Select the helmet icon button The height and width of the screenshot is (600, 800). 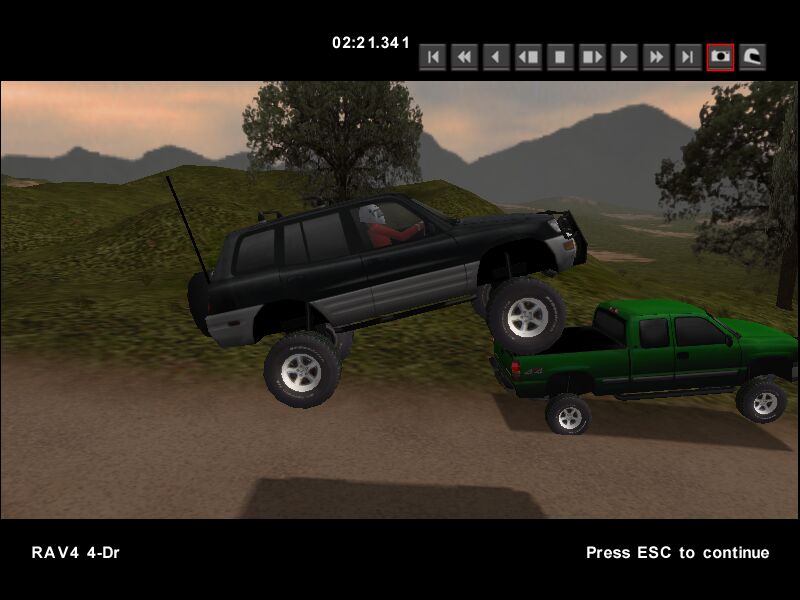(752, 57)
